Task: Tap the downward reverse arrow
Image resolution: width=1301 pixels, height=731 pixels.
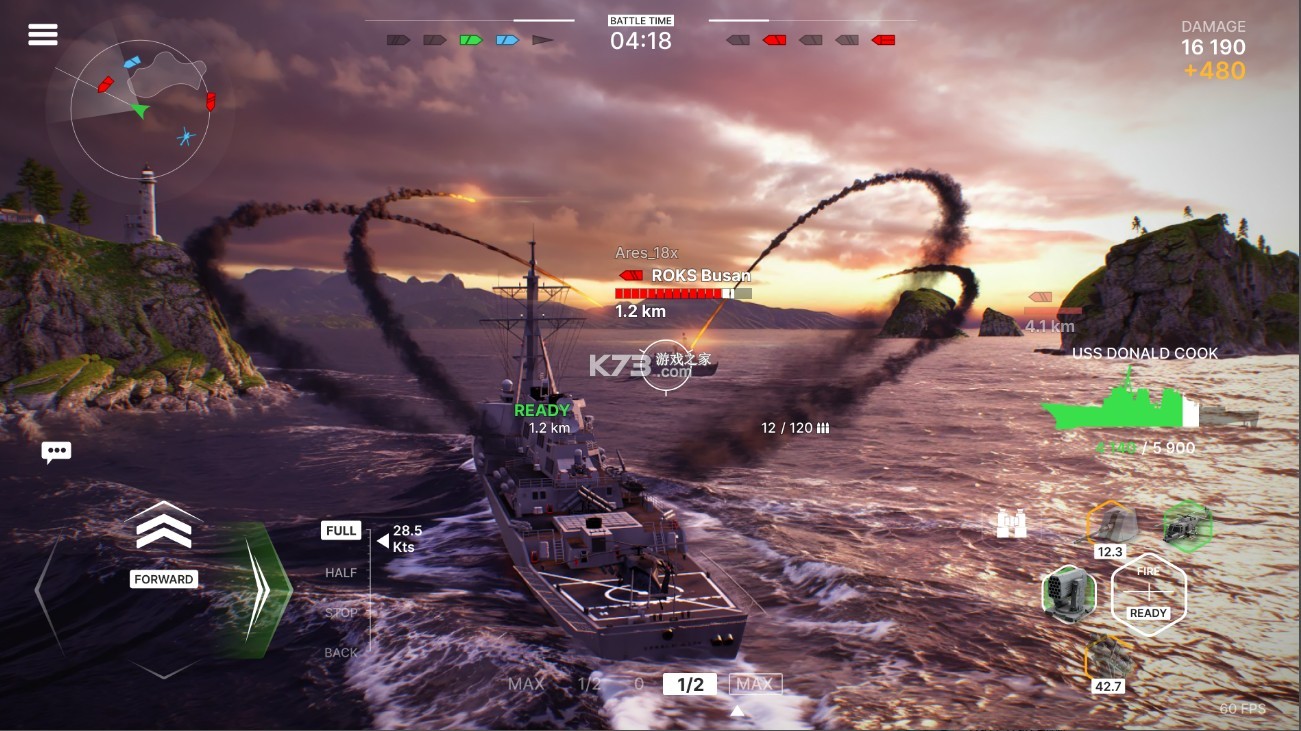Action: point(164,667)
